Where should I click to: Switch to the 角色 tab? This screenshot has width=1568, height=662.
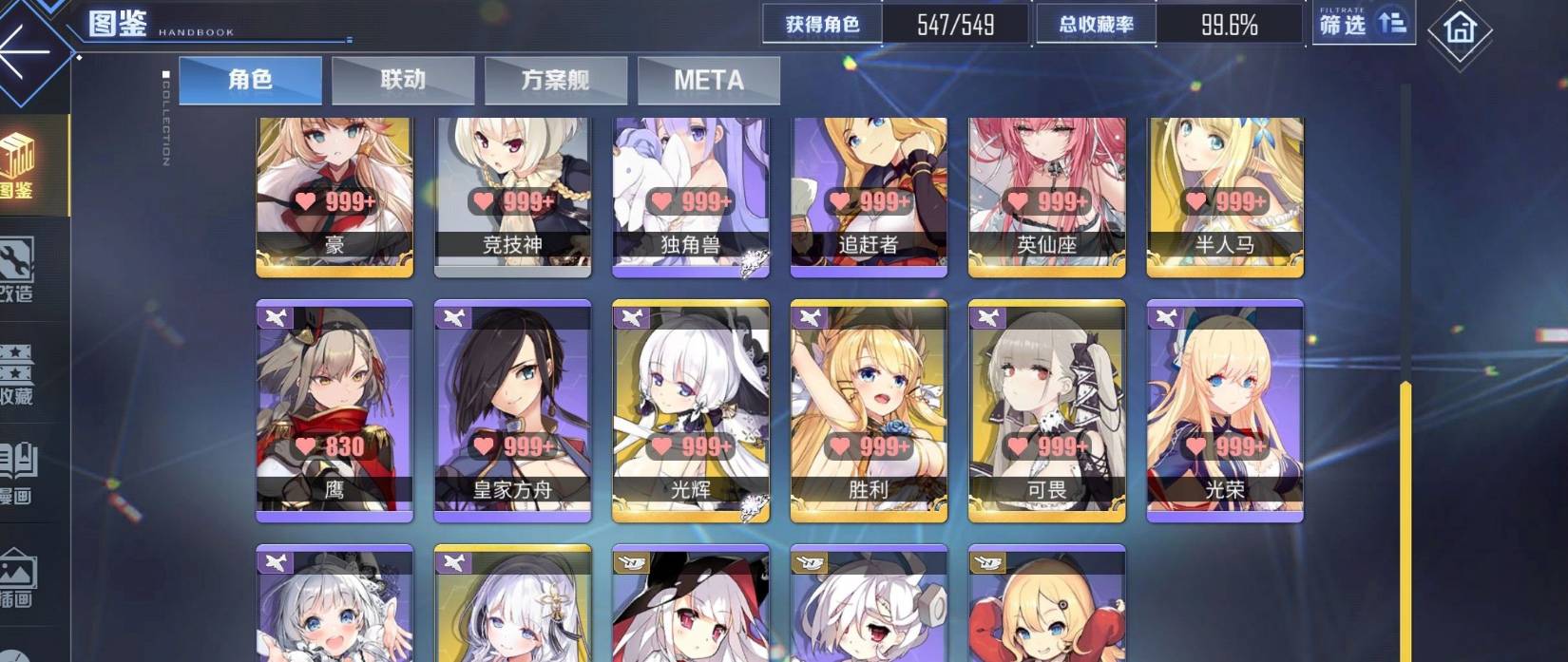[250, 80]
